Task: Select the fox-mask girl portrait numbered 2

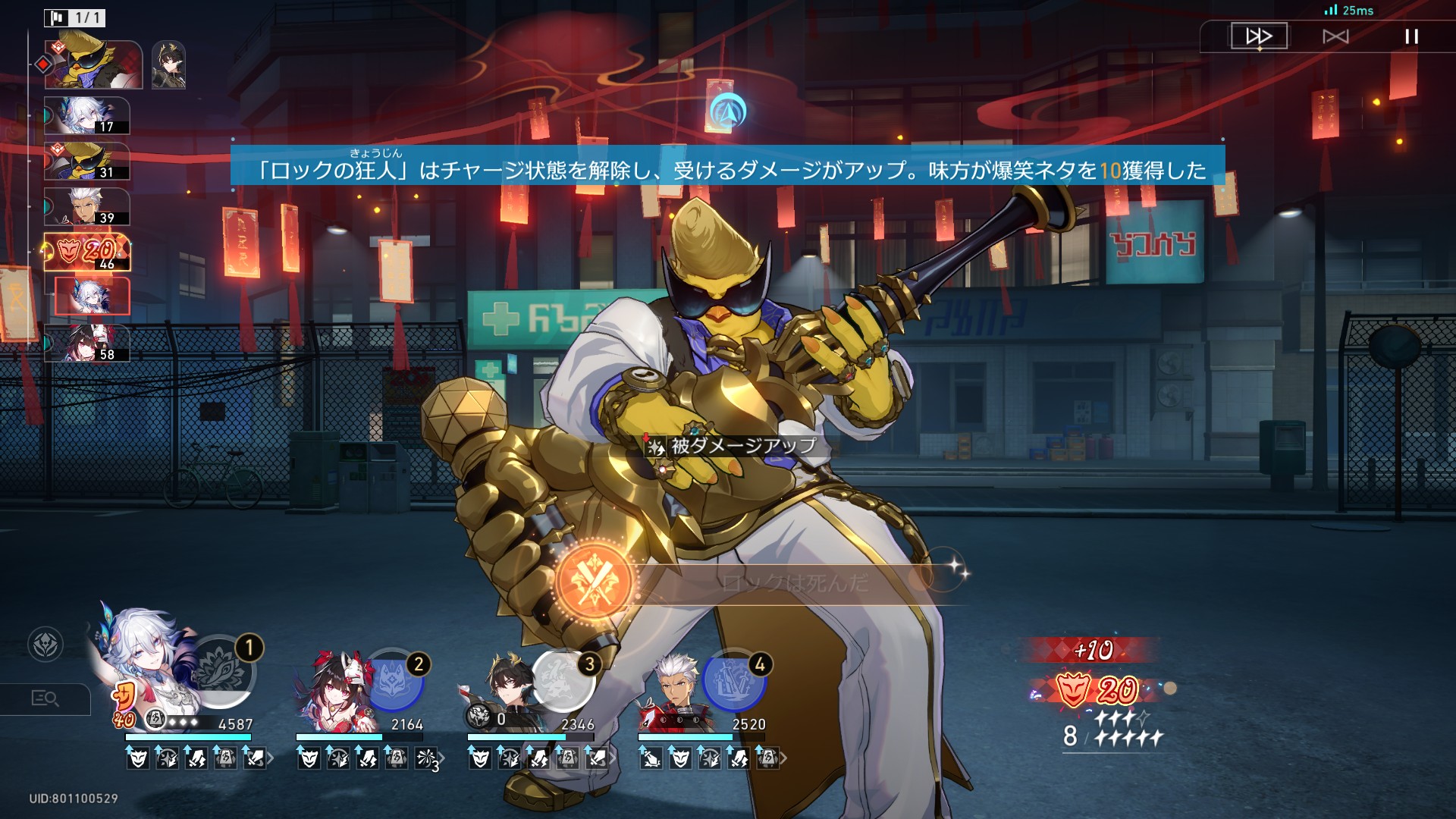Action: pyautogui.click(x=334, y=686)
